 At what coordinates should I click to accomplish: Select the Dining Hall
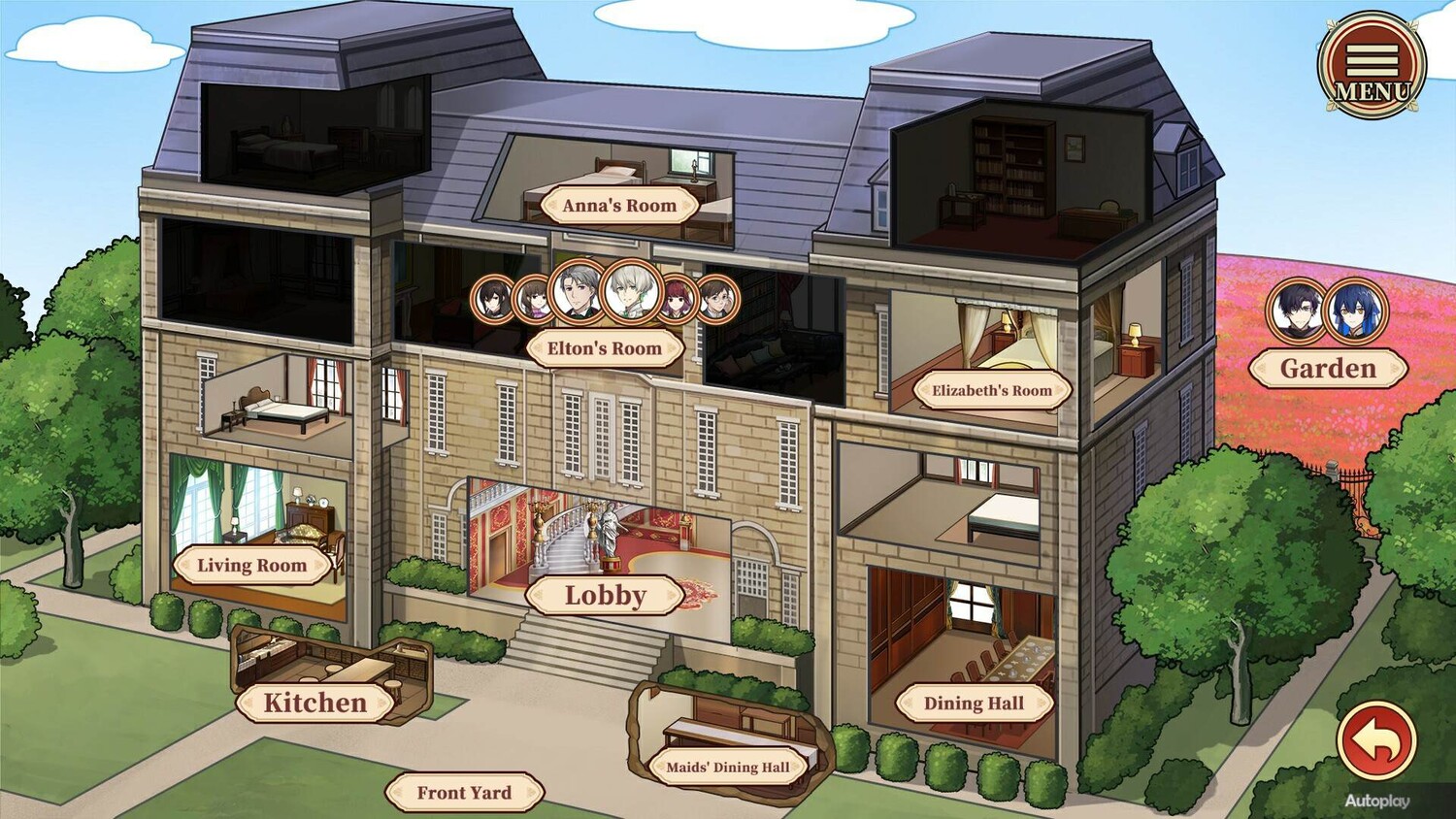coord(974,704)
